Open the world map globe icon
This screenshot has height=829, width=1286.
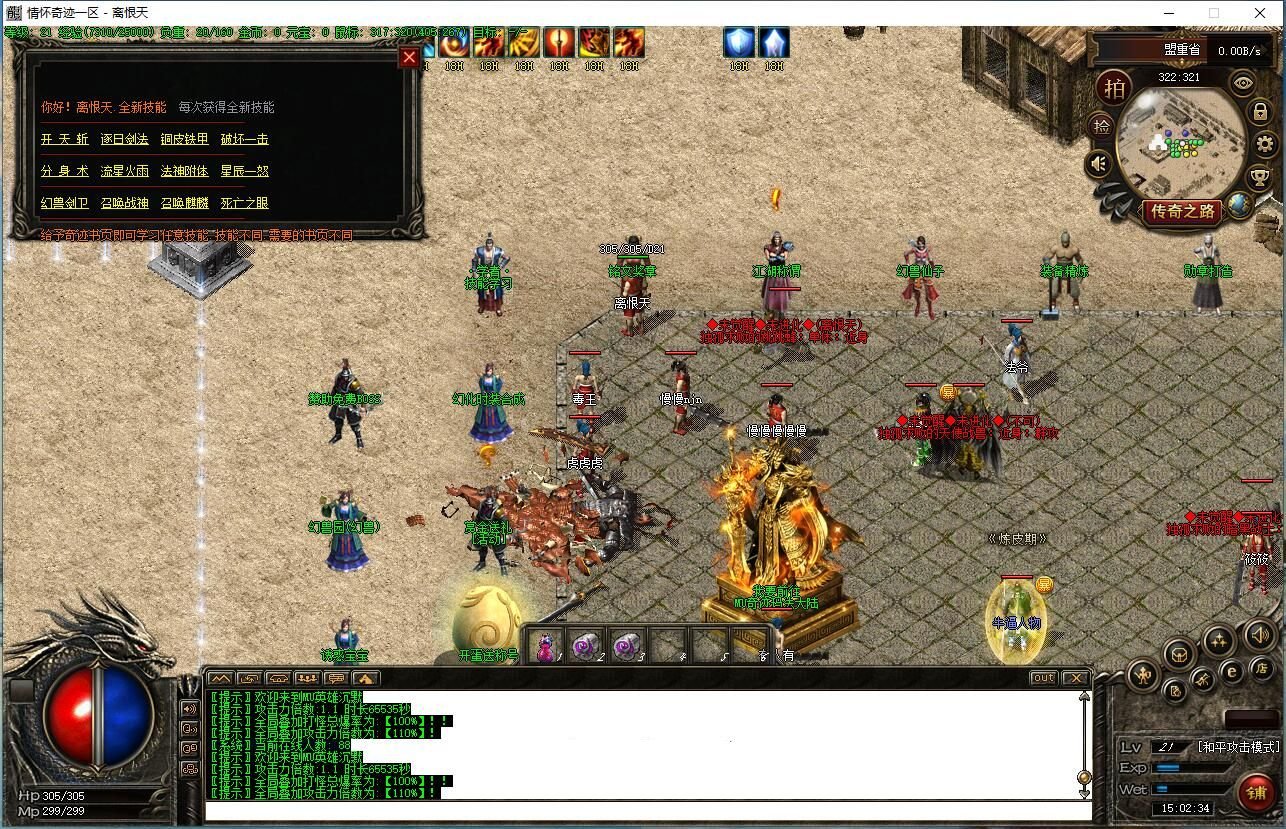coord(1240,205)
